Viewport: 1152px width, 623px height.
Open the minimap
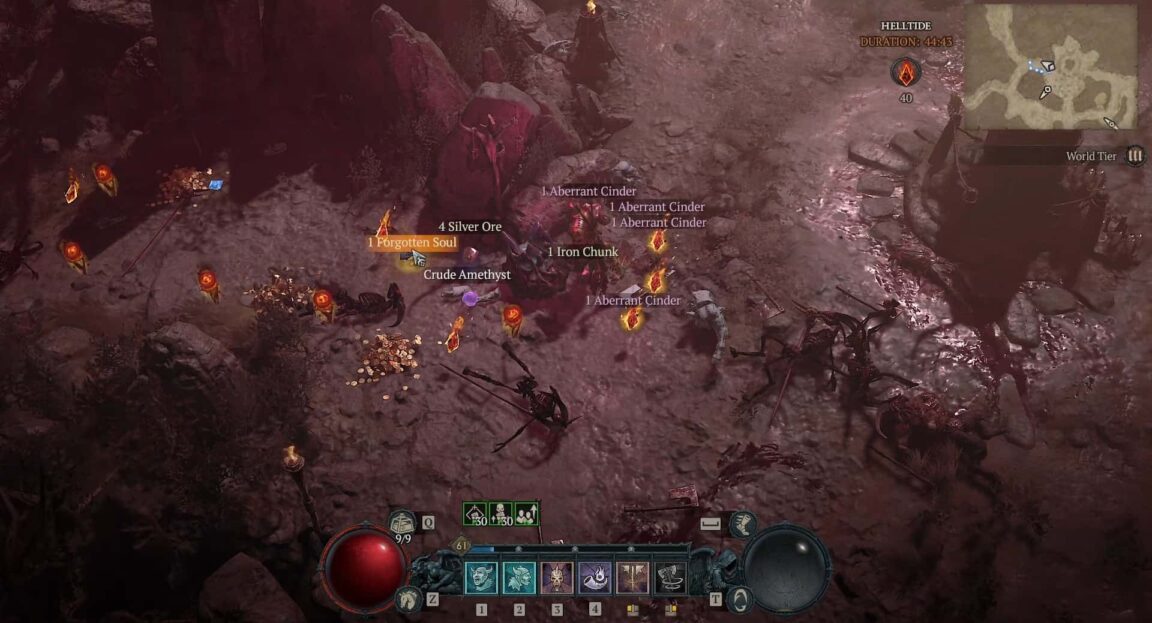[x=1050, y=65]
